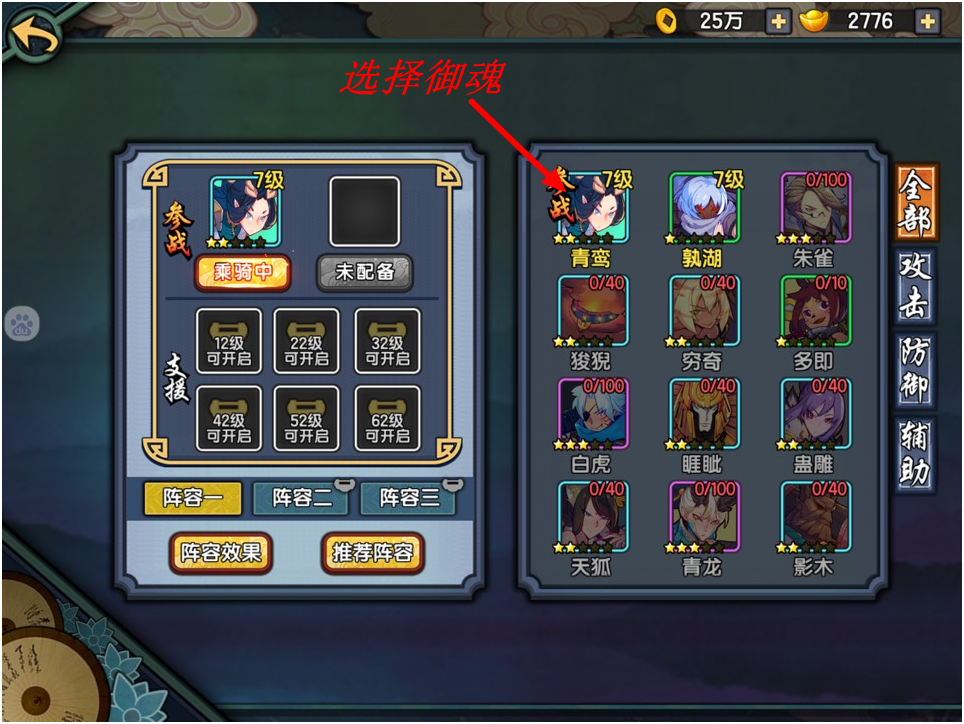This screenshot has width=964, height=724.
Task: Switch to the 阵容三 lineup tab
Action: [410, 497]
